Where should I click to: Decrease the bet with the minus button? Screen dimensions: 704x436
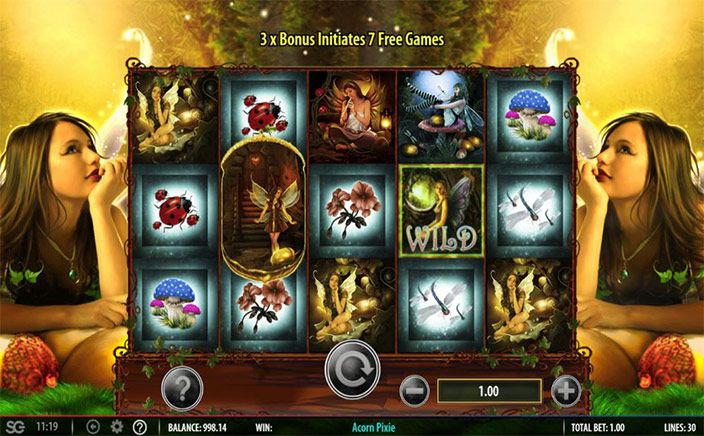[415, 390]
